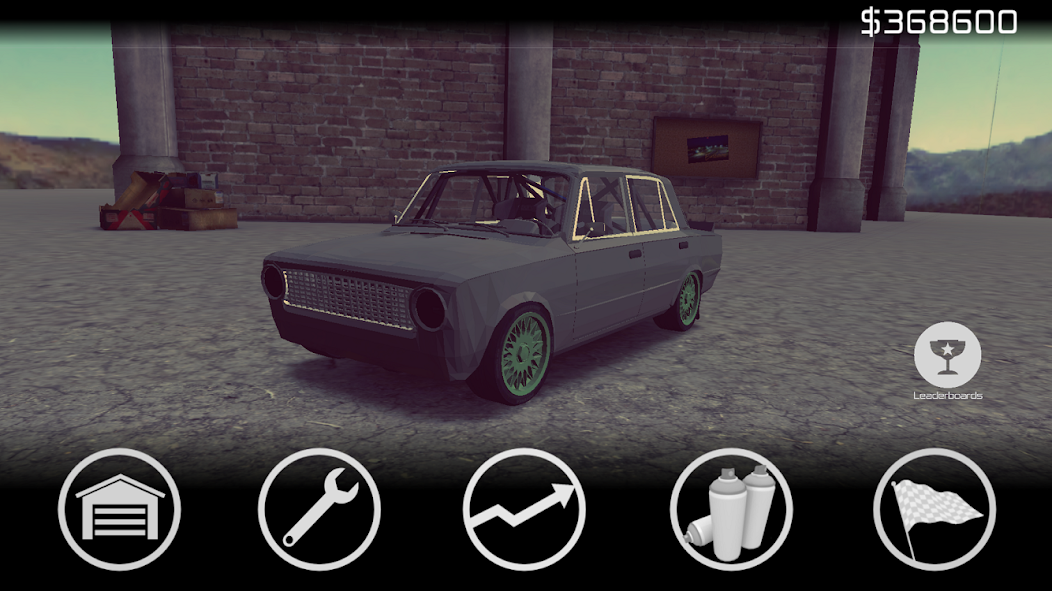This screenshot has width=1052, height=591.
Task: Show the upgrades graph menu
Action: tap(524, 509)
